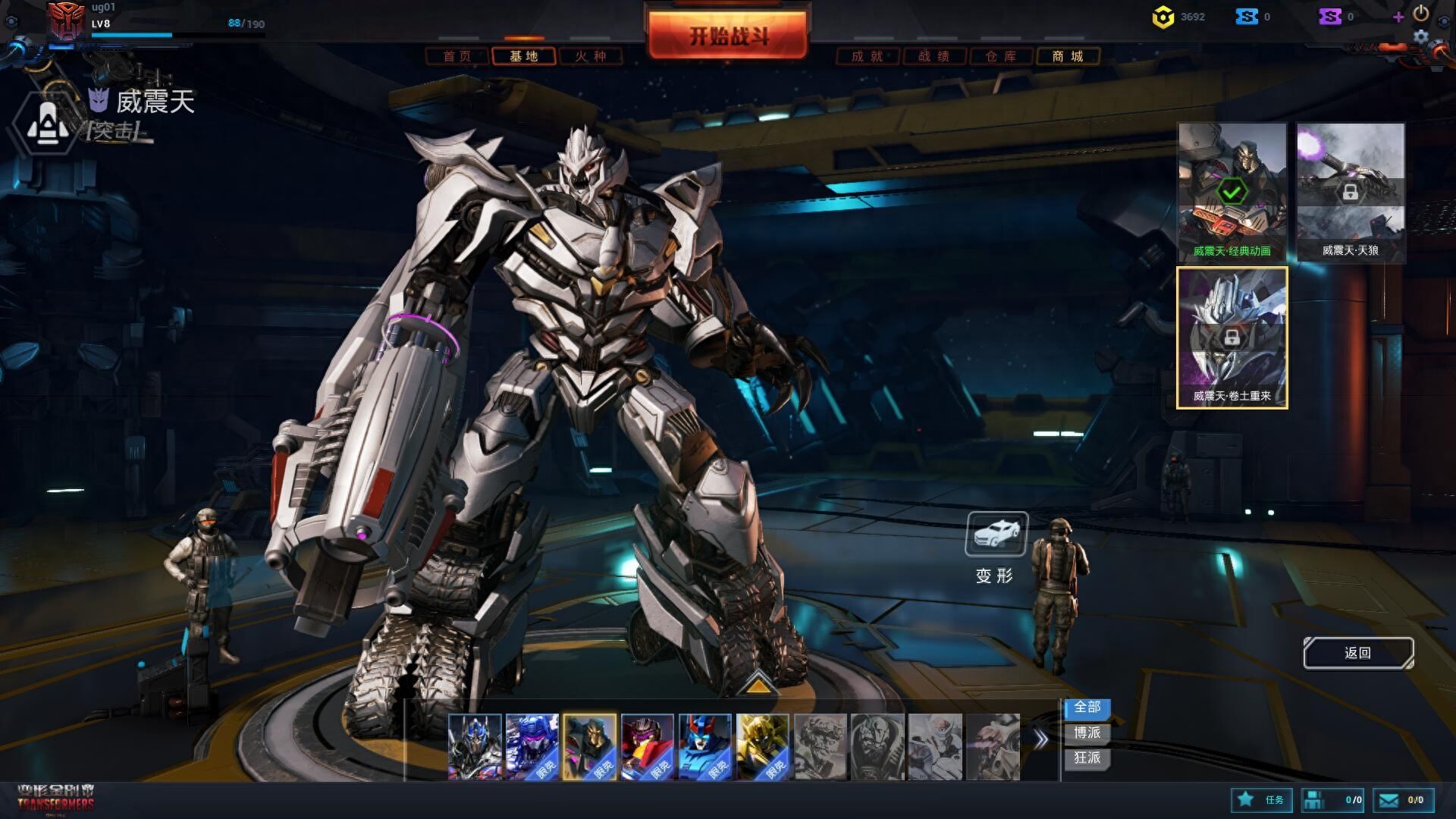This screenshot has height=819, width=1456.
Task: Start the battle with 开始战斗
Action: click(728, 36)
